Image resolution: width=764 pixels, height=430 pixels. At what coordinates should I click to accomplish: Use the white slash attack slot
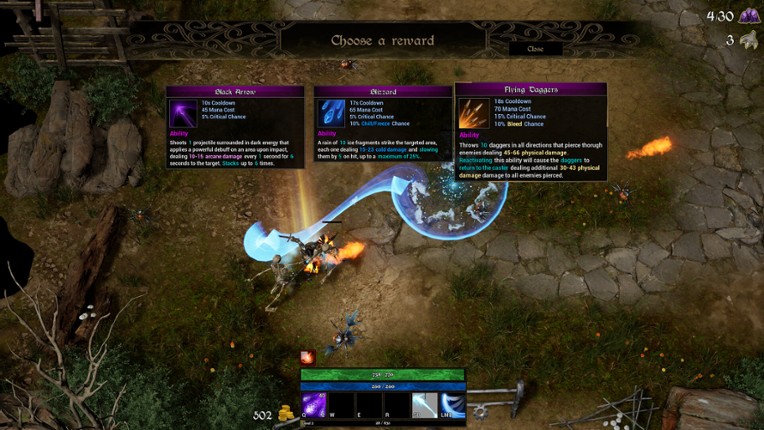click(x=424, y=404)
